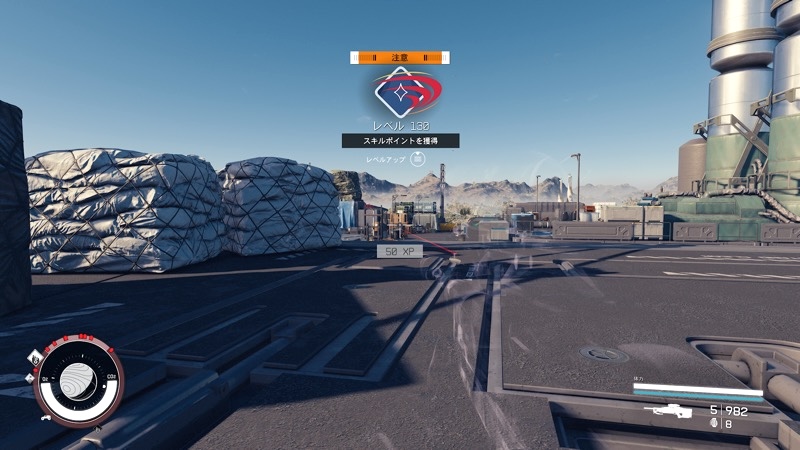Click the grenade icon beside the ammo
Viewport: 800px width, 450px height.
[x=713, y=424]
